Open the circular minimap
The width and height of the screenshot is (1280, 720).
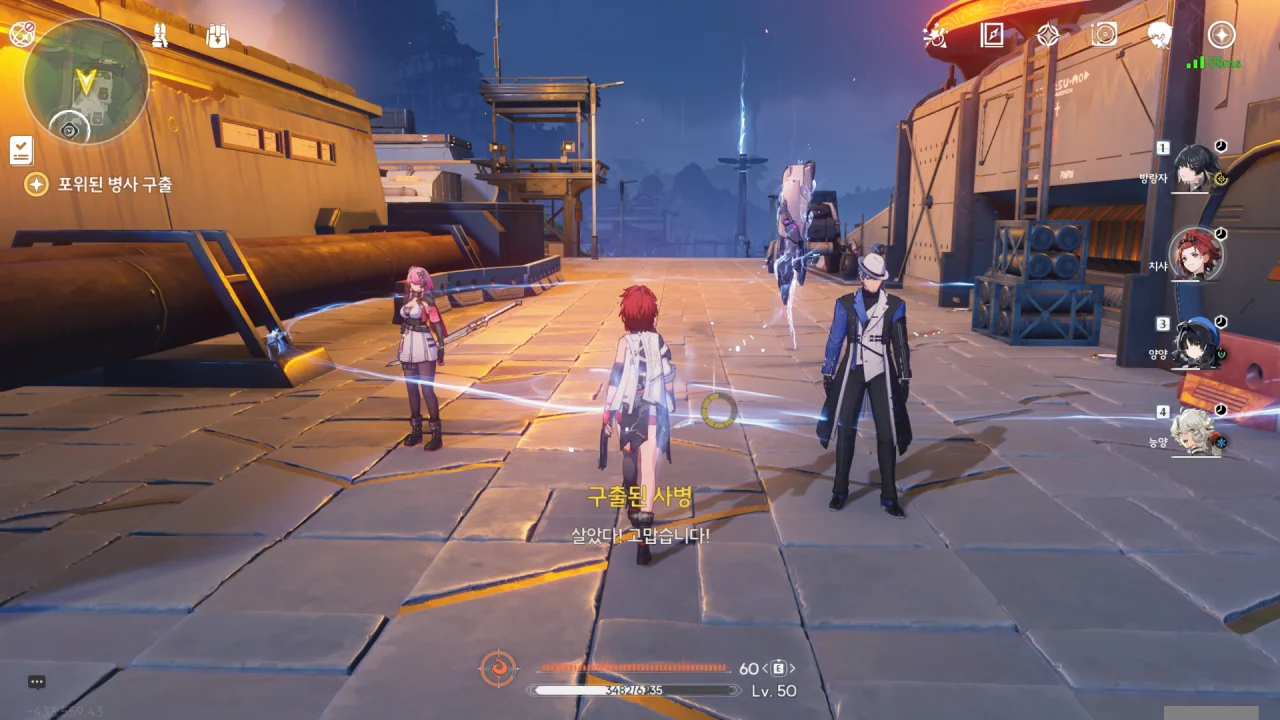(86, 82)
